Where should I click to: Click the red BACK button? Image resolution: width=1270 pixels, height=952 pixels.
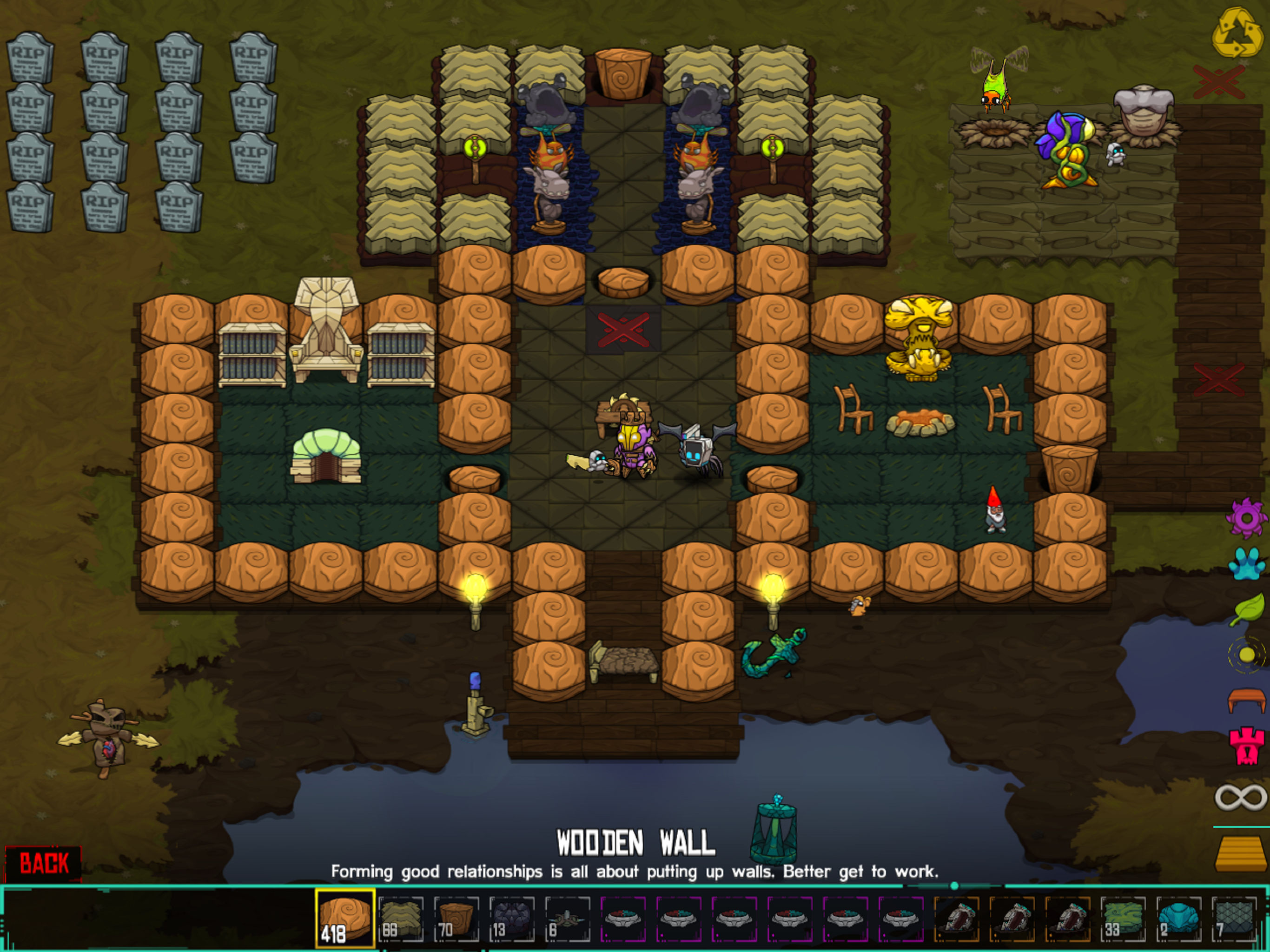(x=44, y=863)
